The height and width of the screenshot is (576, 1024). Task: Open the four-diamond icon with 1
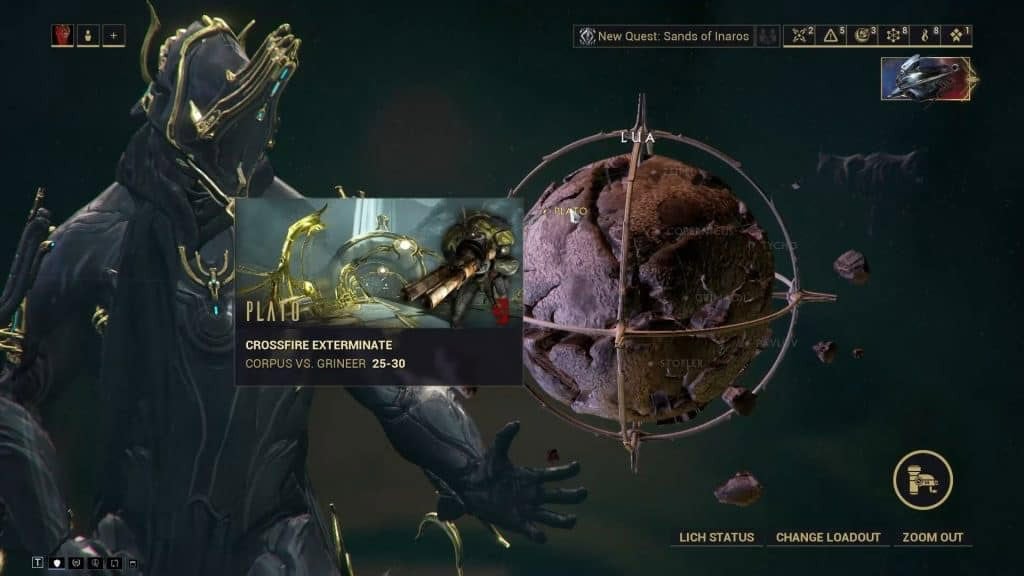pos(959,36)
